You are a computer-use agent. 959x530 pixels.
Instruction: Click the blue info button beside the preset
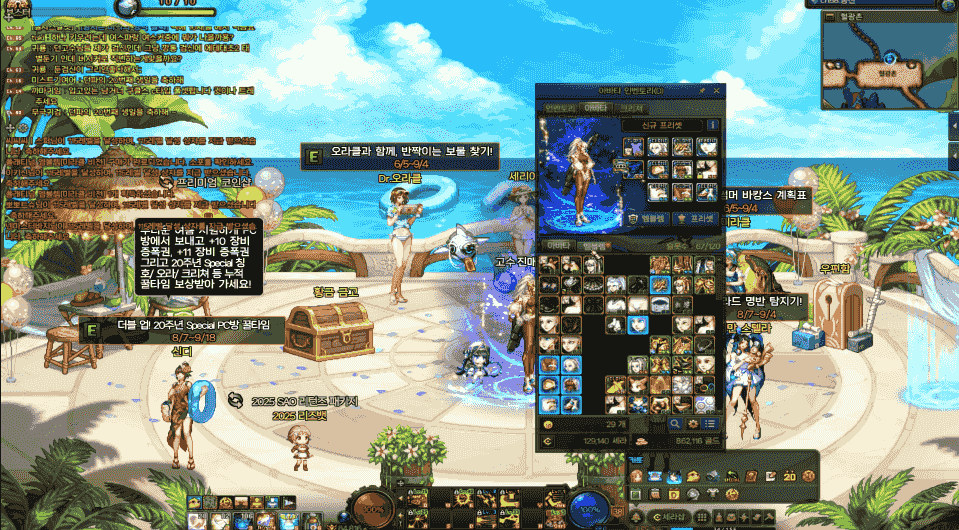click(x=713, y=125)
